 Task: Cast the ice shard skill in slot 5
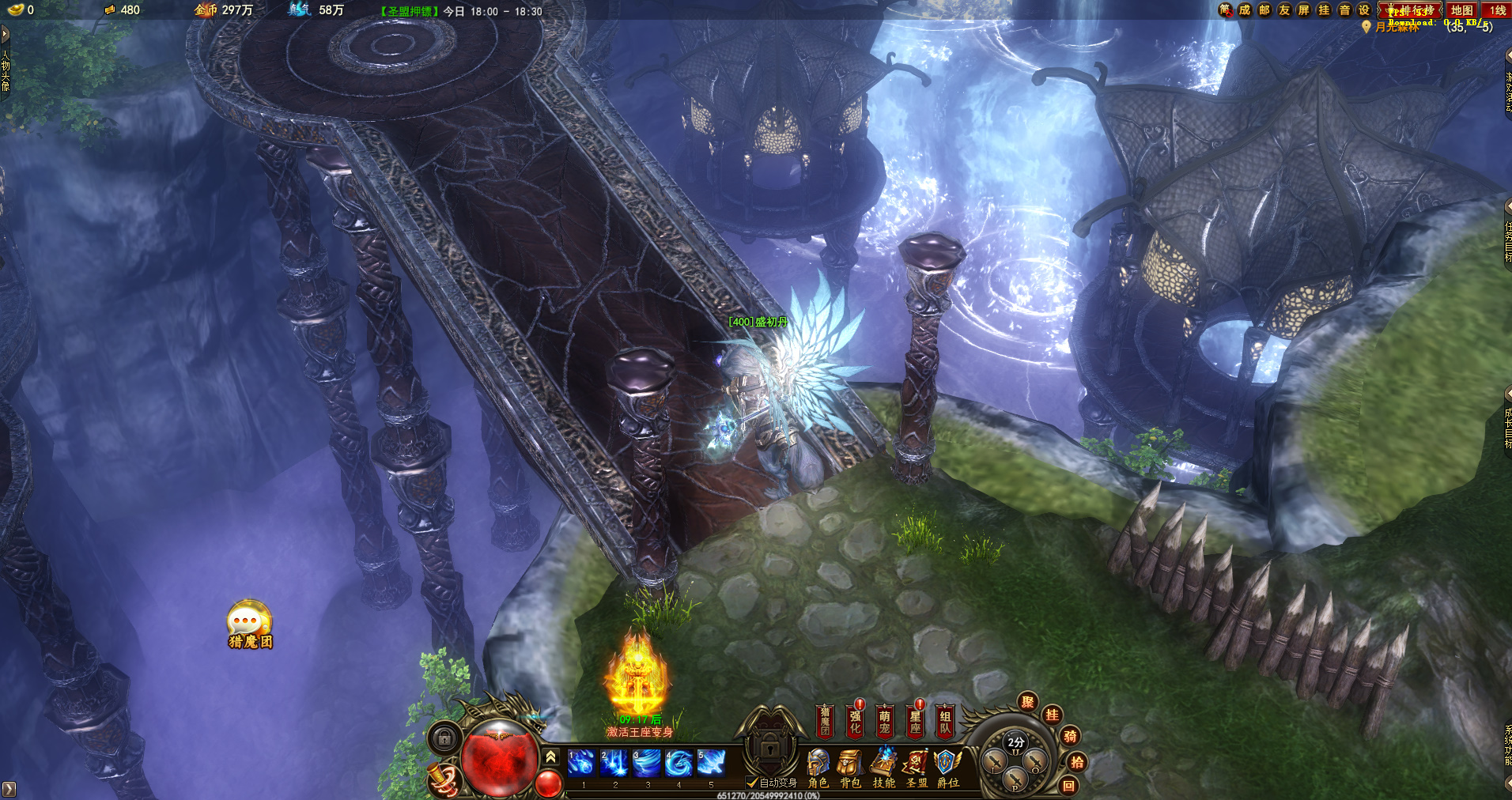click(711, 763)
